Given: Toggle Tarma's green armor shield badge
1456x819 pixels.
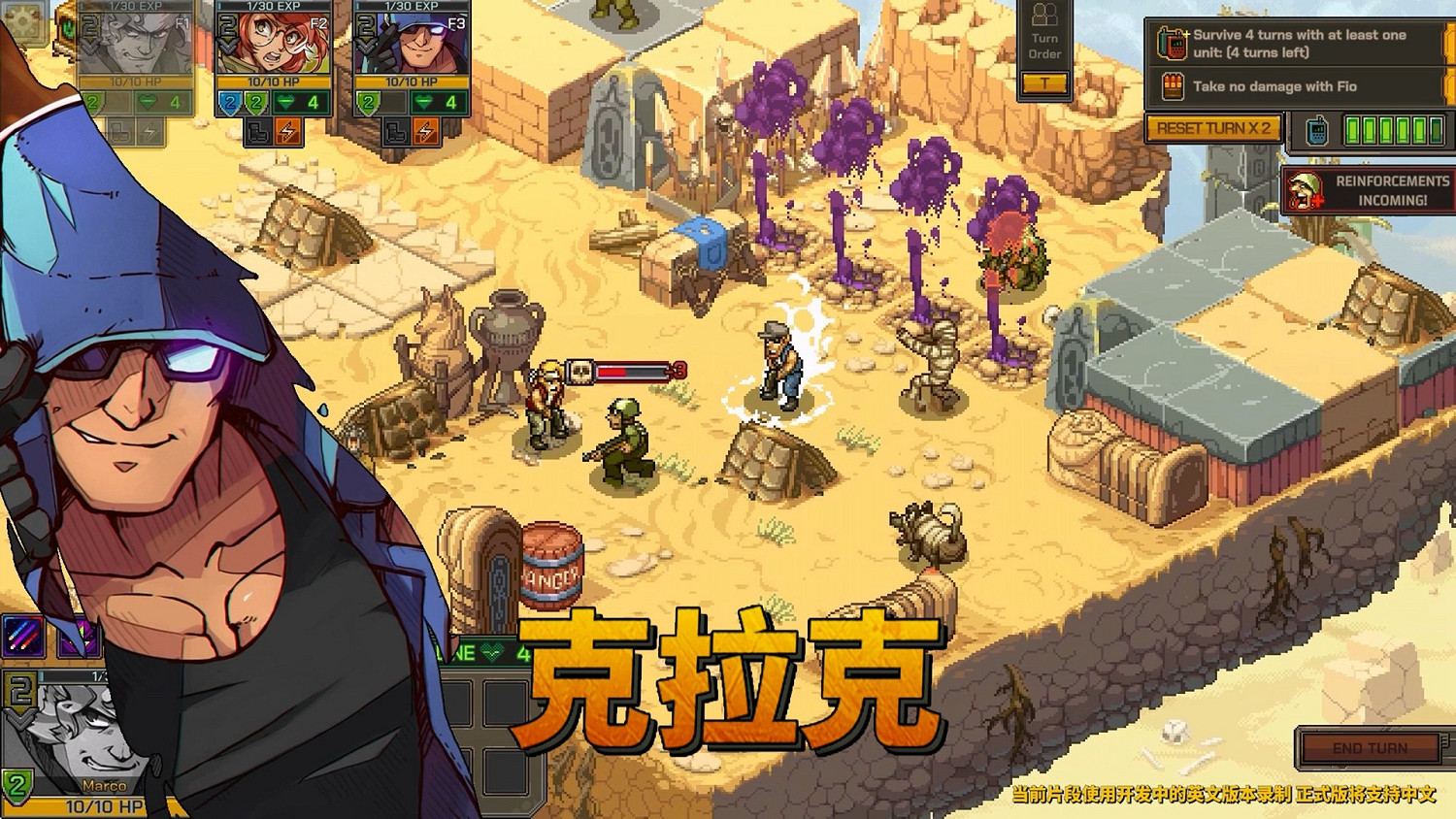Looking at the screenshot, I should click(x=369, y=102).
